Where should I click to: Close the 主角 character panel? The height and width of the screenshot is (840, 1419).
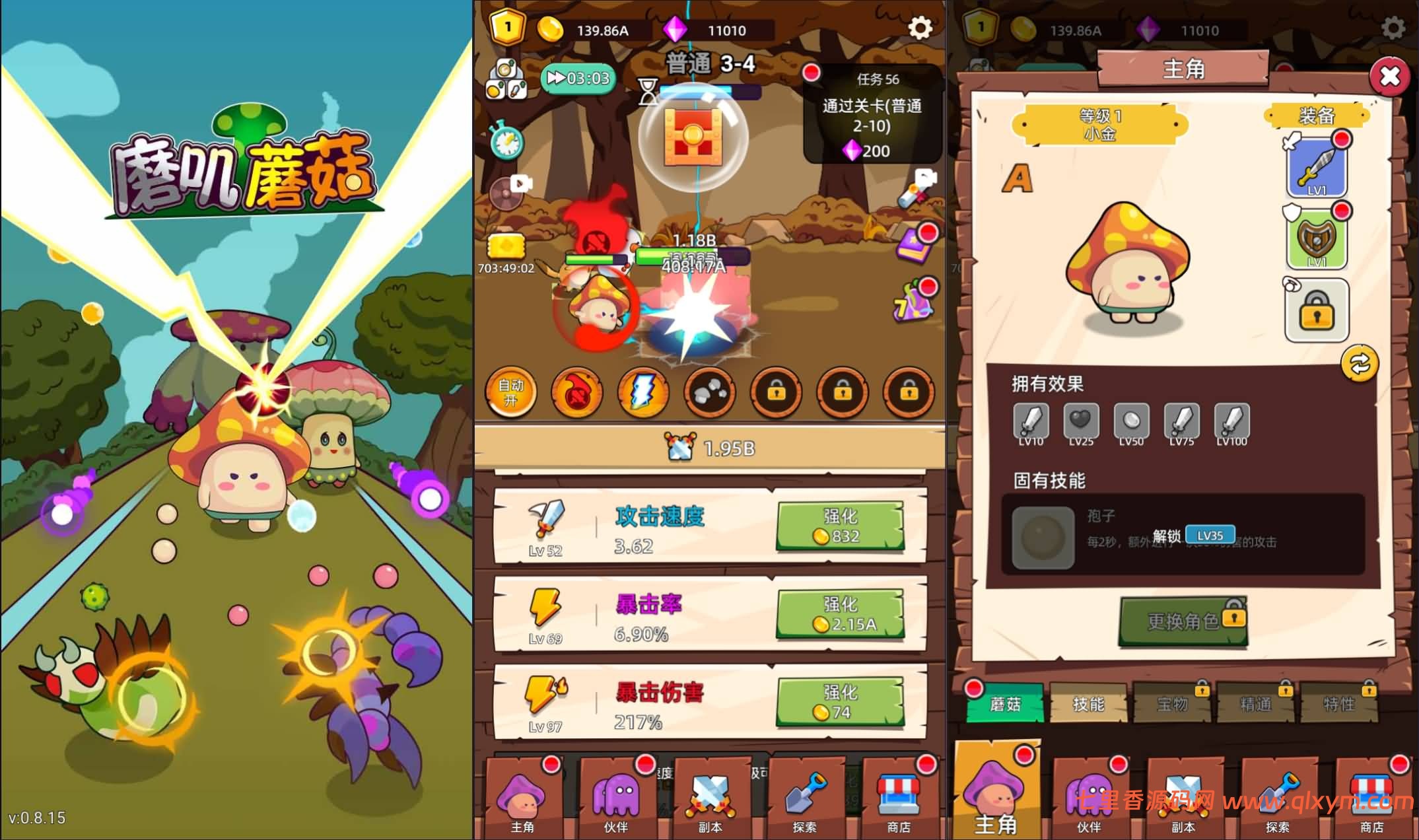(1389, 77)
